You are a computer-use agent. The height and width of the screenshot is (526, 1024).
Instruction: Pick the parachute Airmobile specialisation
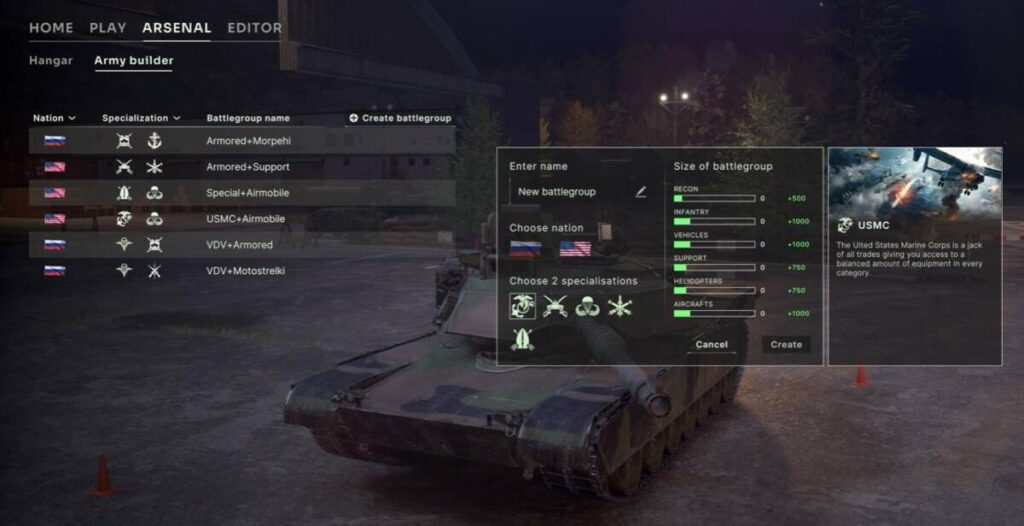coord(587,306)
